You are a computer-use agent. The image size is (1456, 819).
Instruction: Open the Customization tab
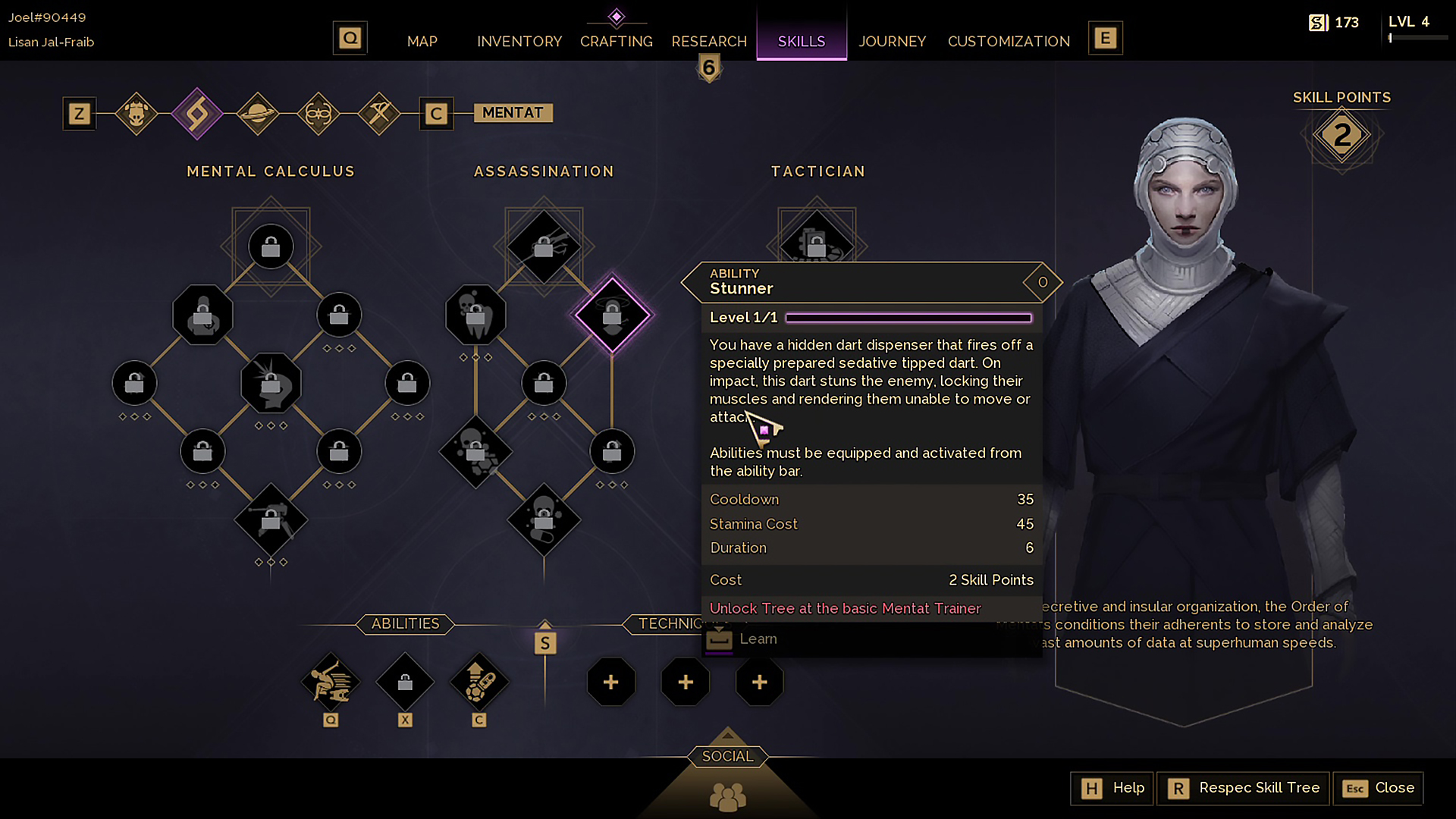click(1009, 41)
